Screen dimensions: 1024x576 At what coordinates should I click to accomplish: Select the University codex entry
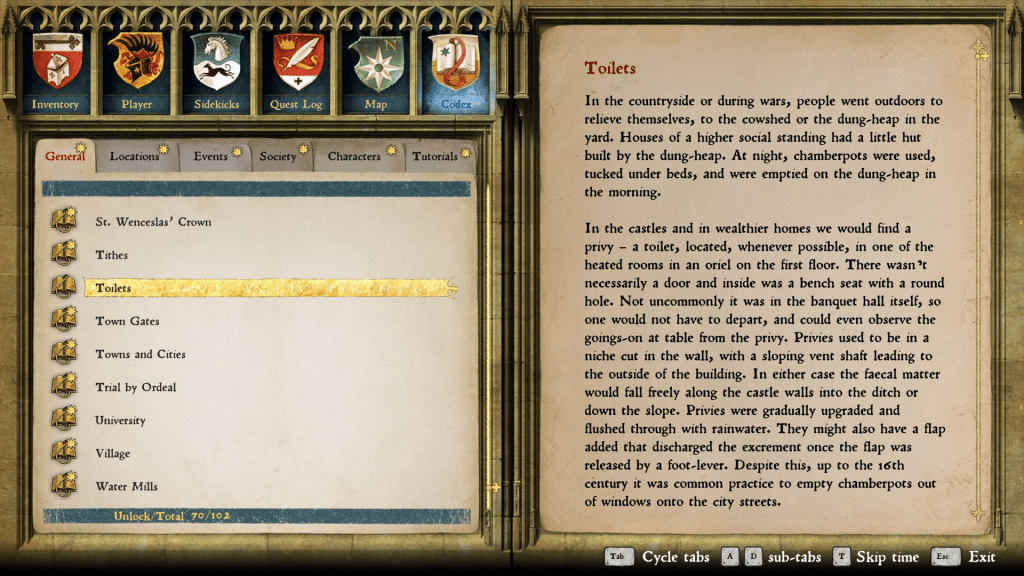point(120,420)
